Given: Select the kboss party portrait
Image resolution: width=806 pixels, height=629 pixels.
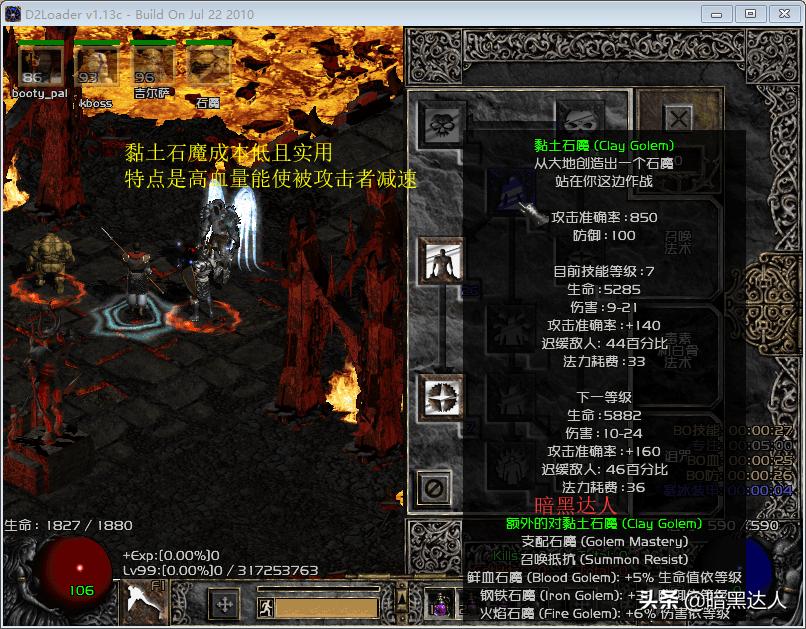Looking at the screenshot, I should click(x=96, y=67).
